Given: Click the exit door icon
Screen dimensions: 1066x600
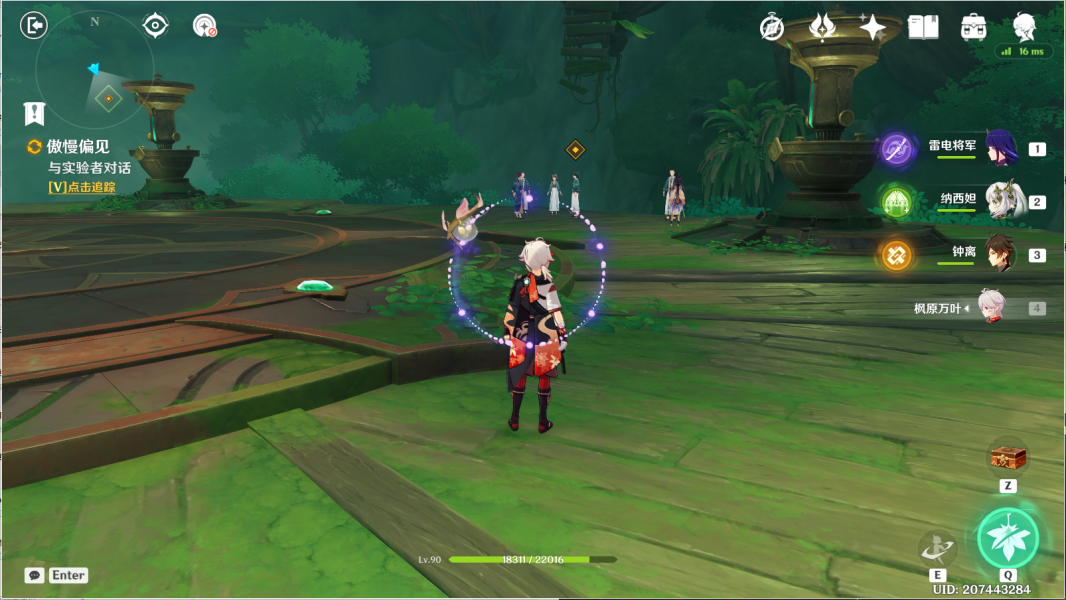Looking at the screenshot, I should coord(34,26).
